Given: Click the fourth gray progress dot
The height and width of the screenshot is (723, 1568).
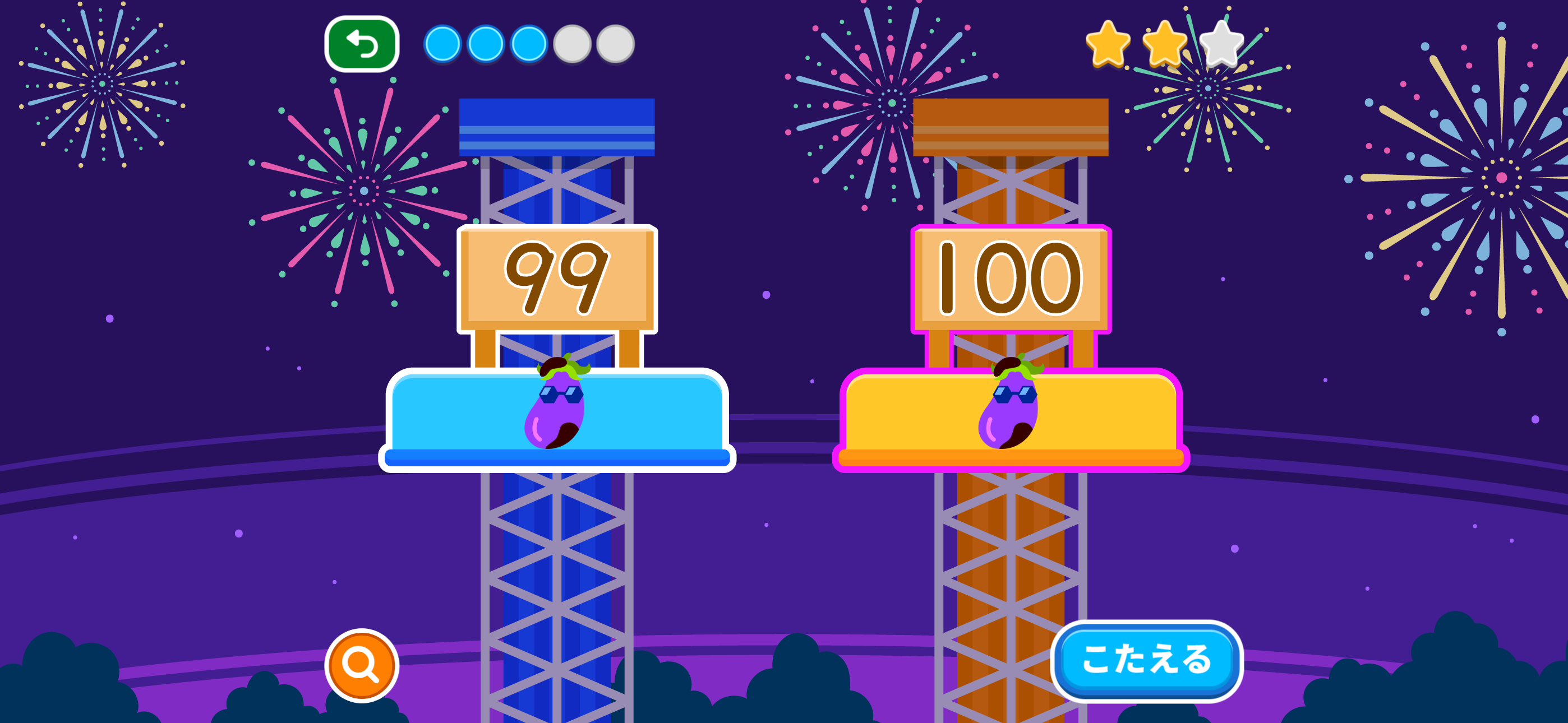Looking at the screenshot, I should coord(572,43).
